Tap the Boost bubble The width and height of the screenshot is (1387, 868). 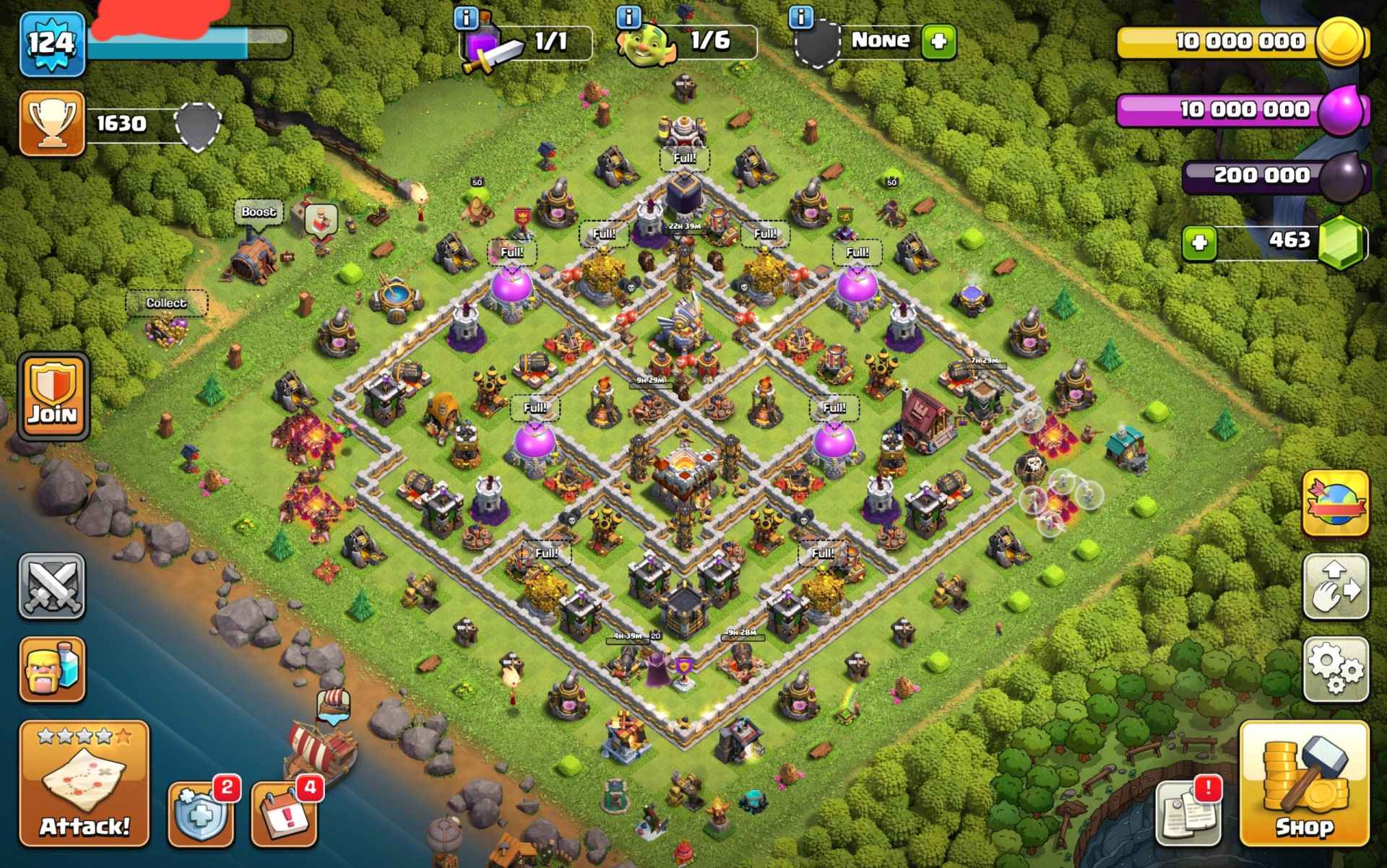tap(259, 212)
